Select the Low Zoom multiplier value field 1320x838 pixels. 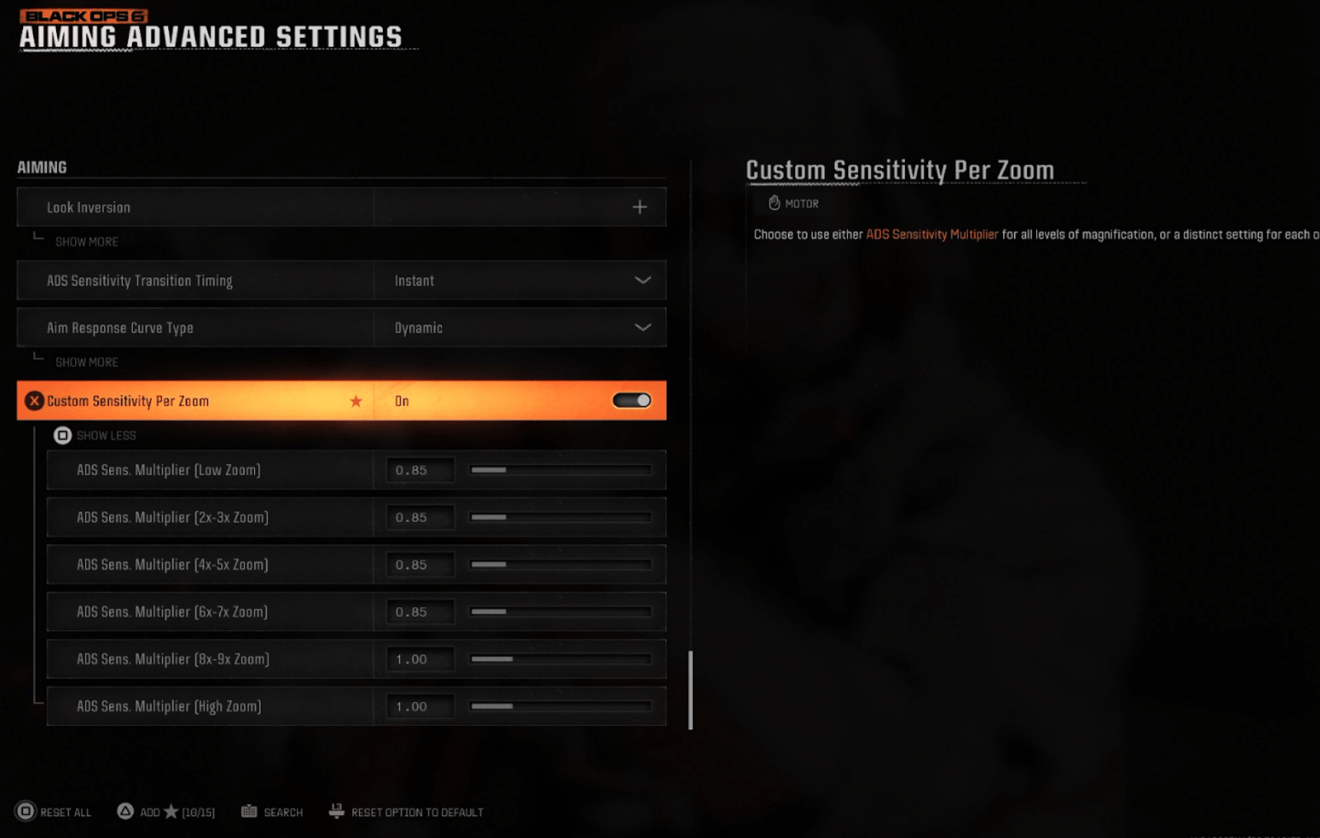tap(420, 470)
